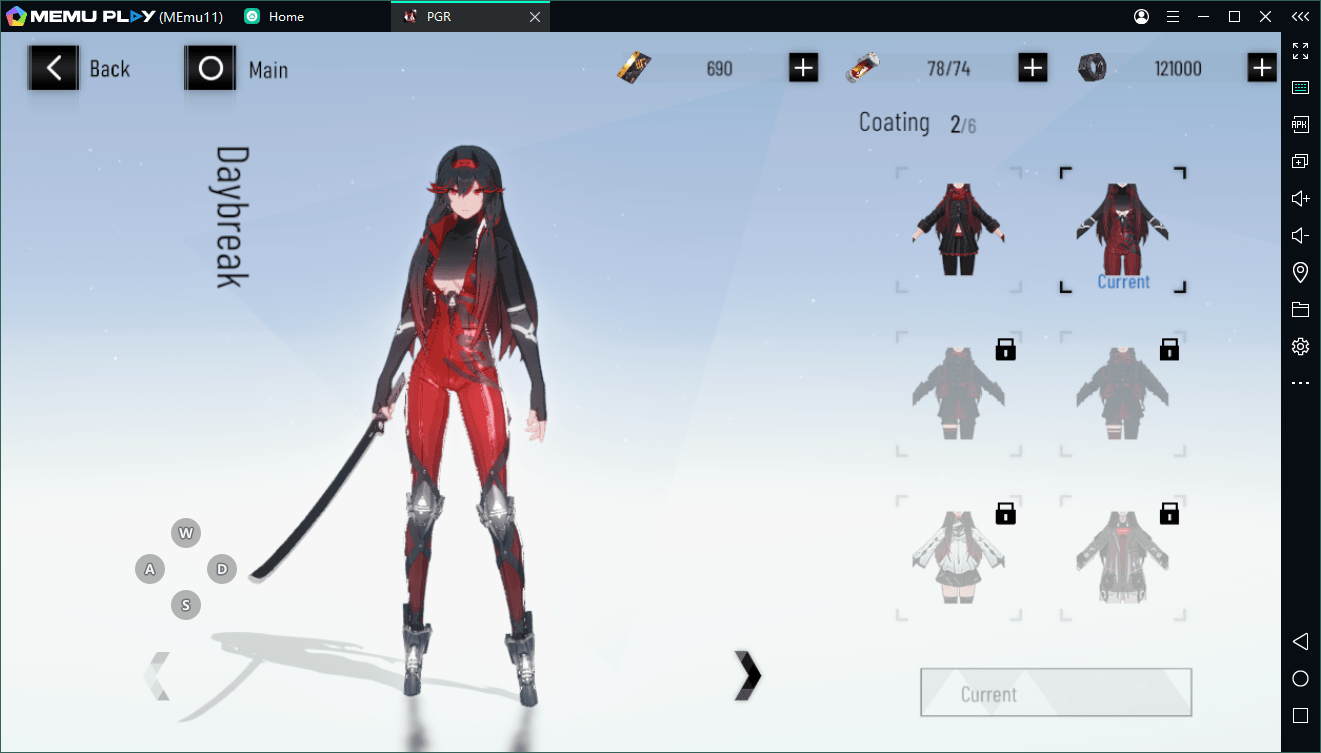
Task: Open the shared folder
Action: tap(1300, 310)
